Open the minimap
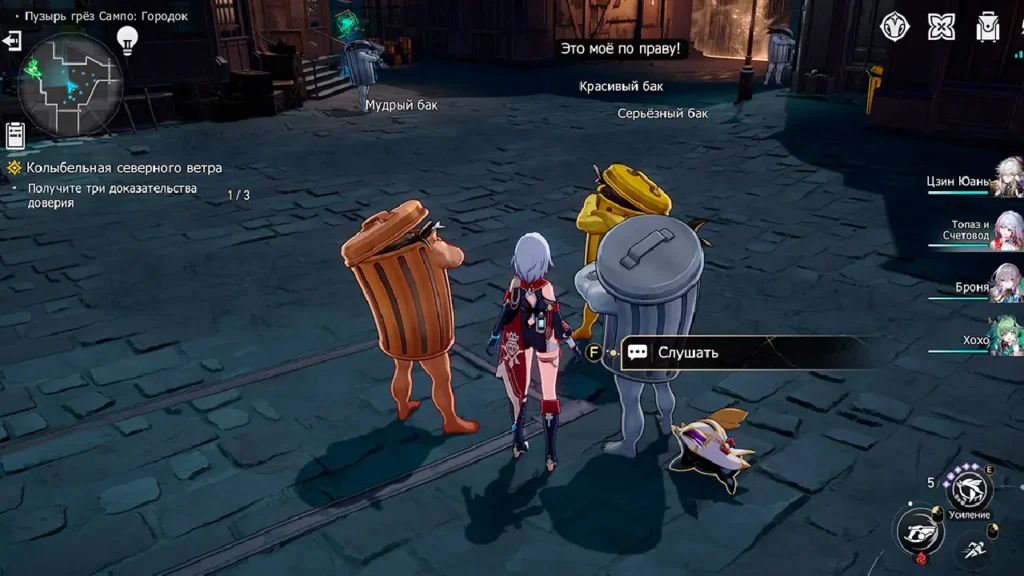 [70, 85]
